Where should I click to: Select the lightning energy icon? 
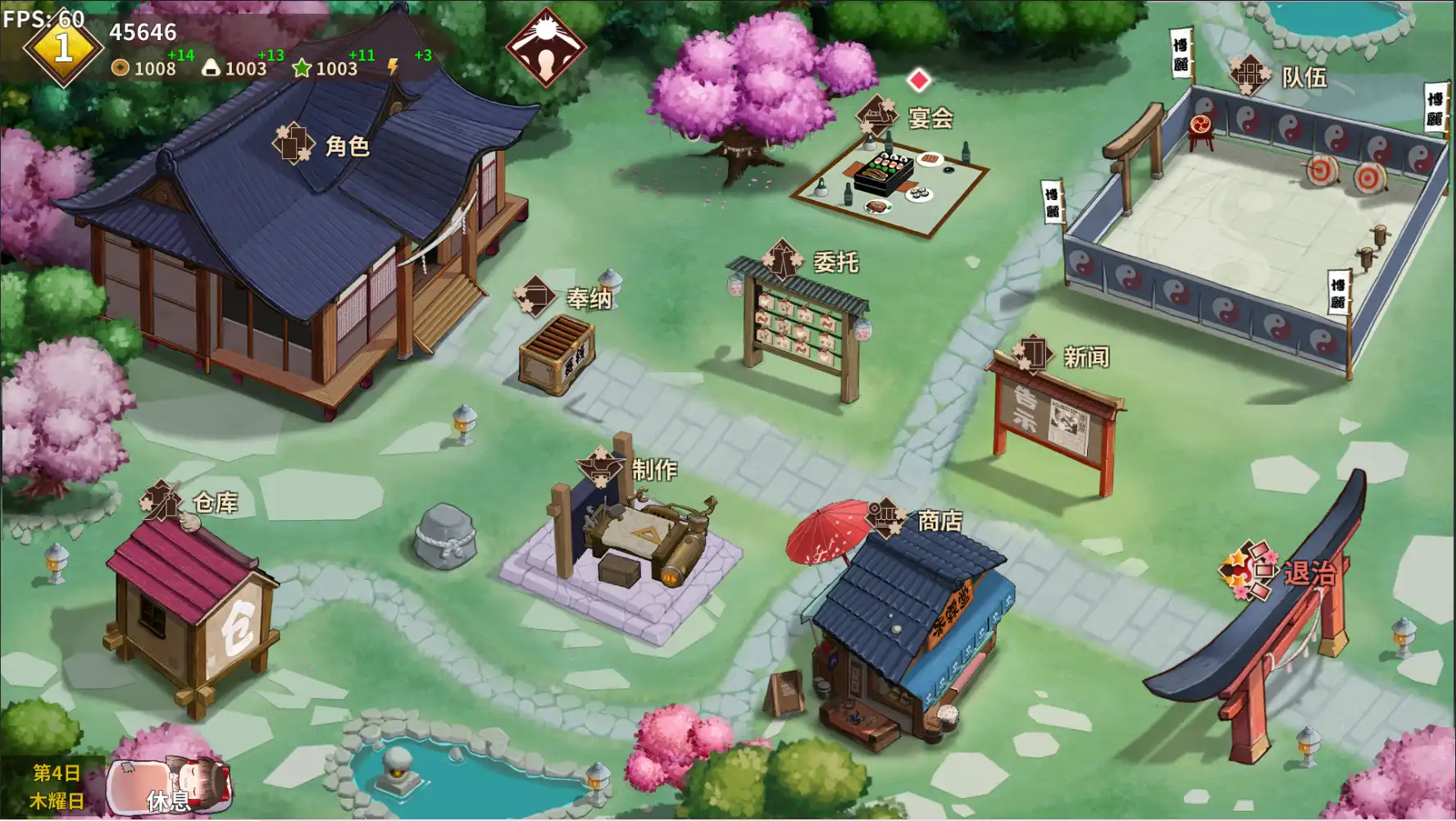pos(394,68)
